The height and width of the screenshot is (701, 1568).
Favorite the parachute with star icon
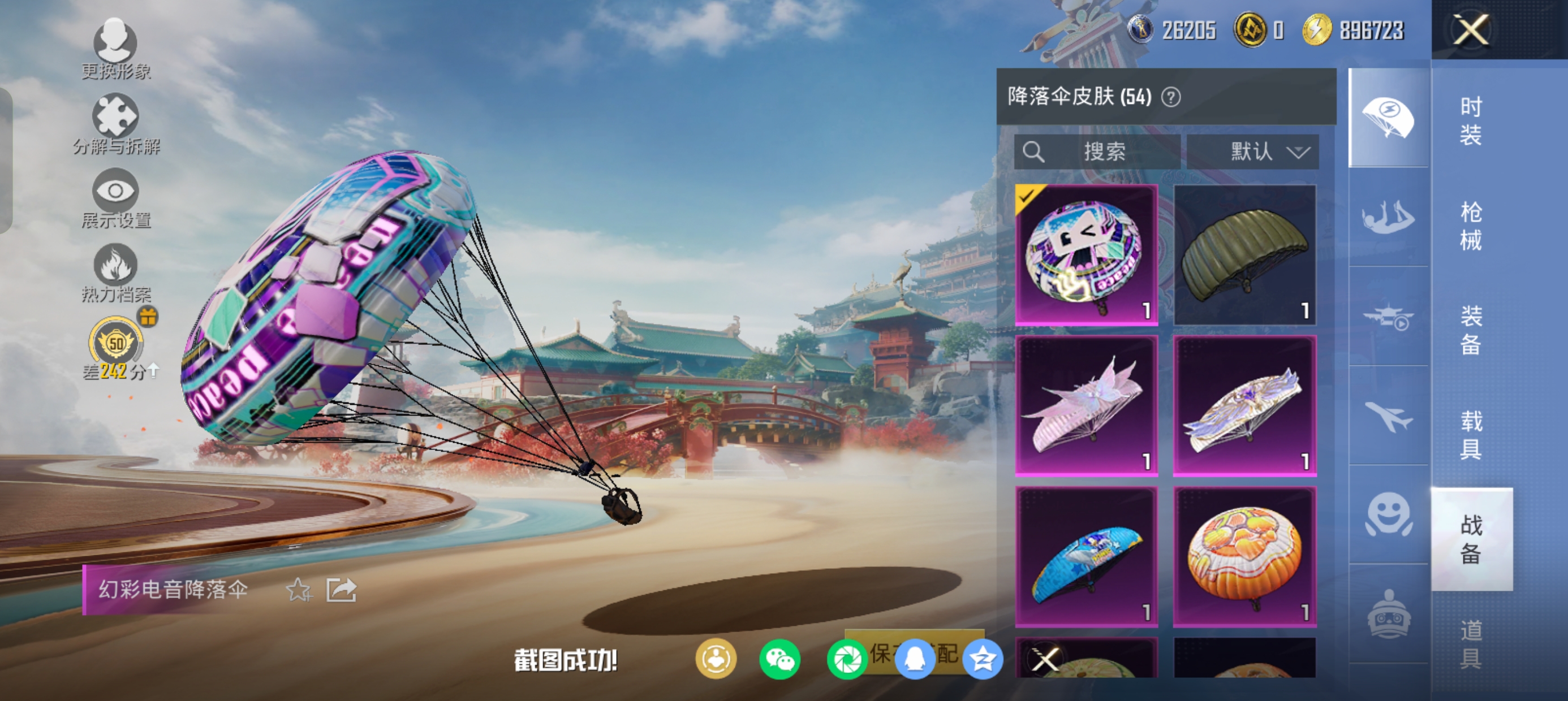click(x=299, y=590)
